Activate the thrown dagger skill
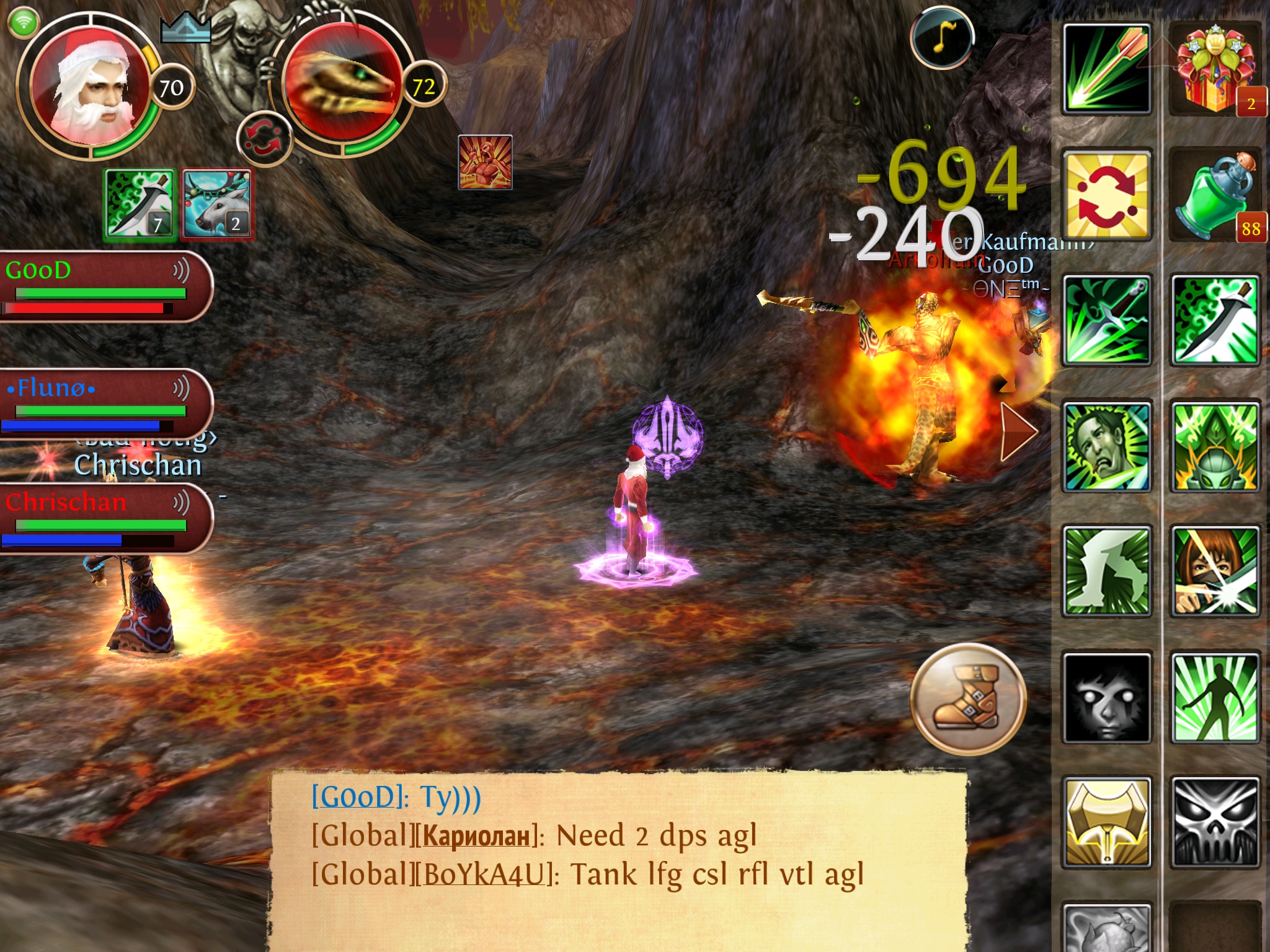1270x952 pixels. click(x=1107, y=320)
